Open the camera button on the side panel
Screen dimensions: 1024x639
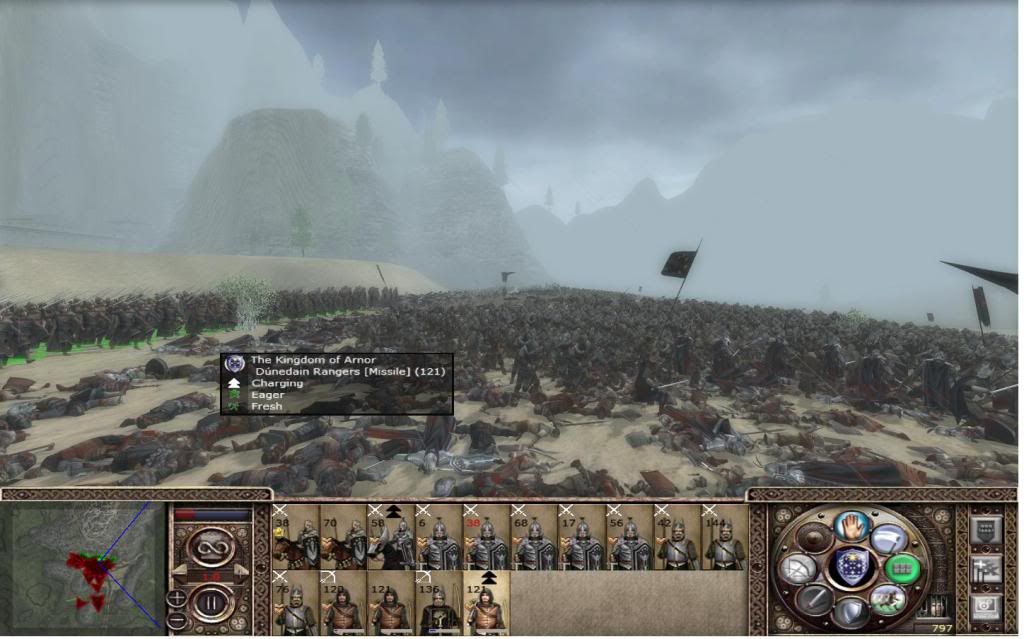985,606
